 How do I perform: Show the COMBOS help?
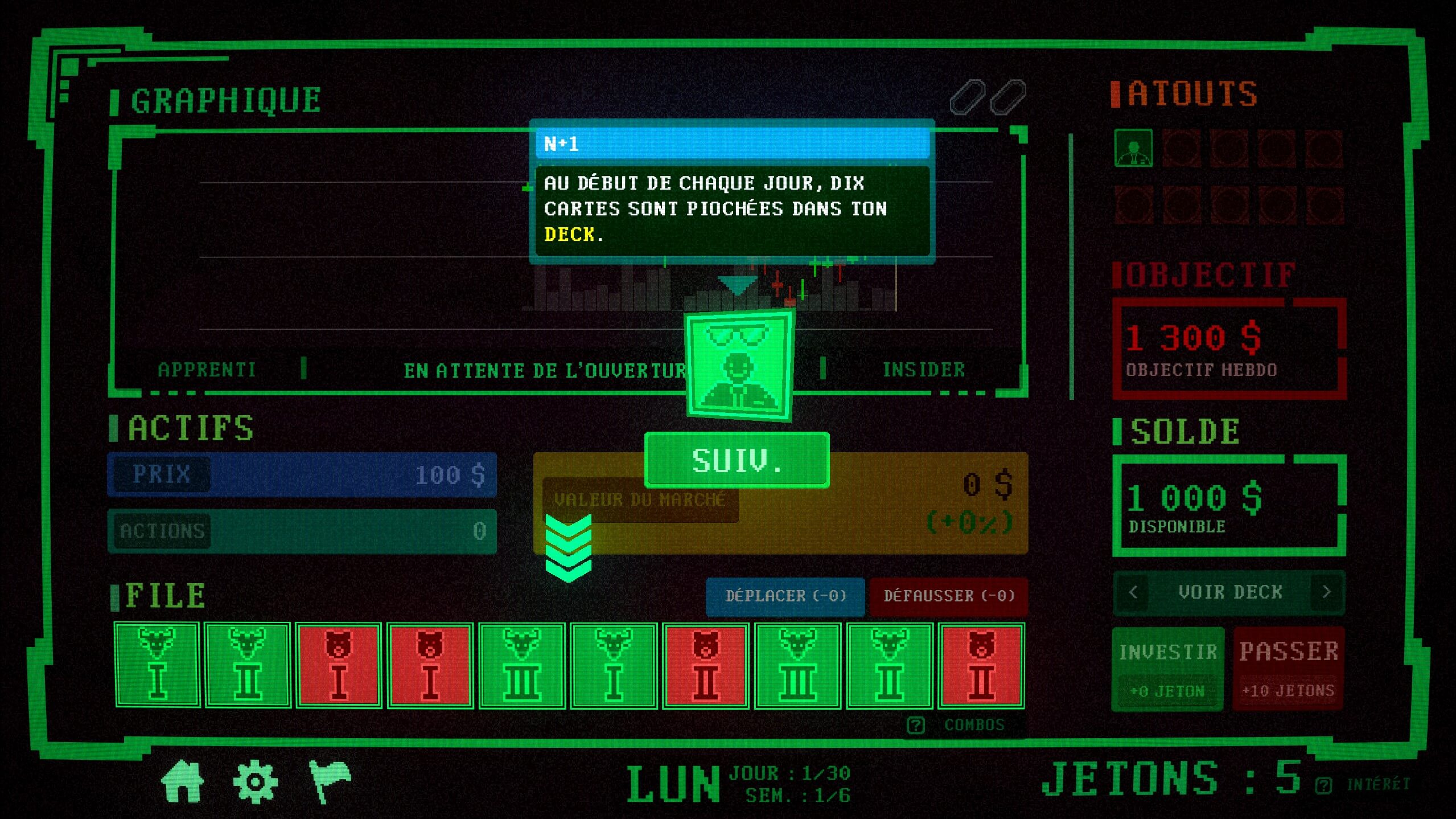[x=962, y=725]
